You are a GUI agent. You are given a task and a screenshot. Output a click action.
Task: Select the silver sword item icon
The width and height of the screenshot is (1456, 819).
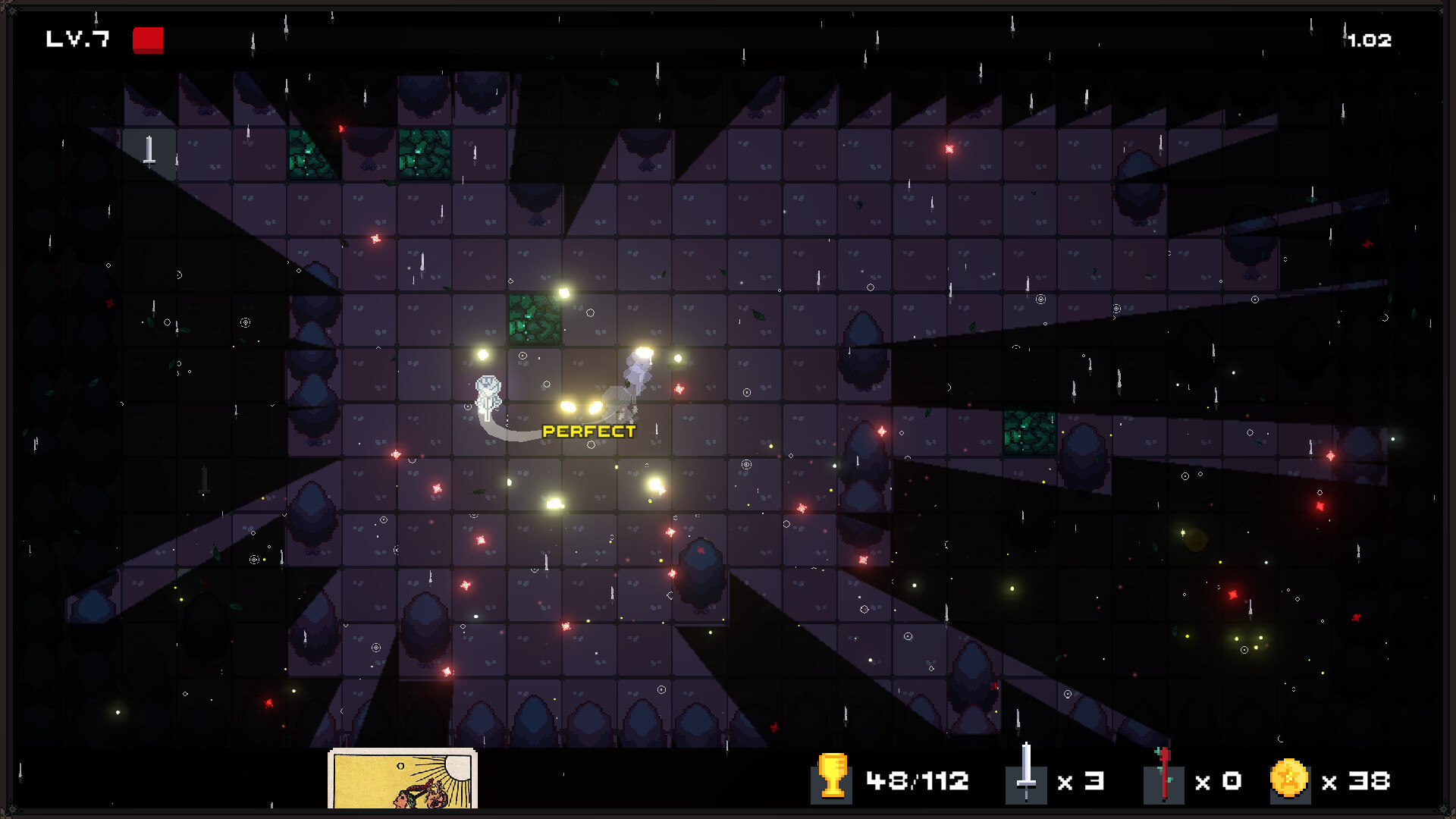1026,775
